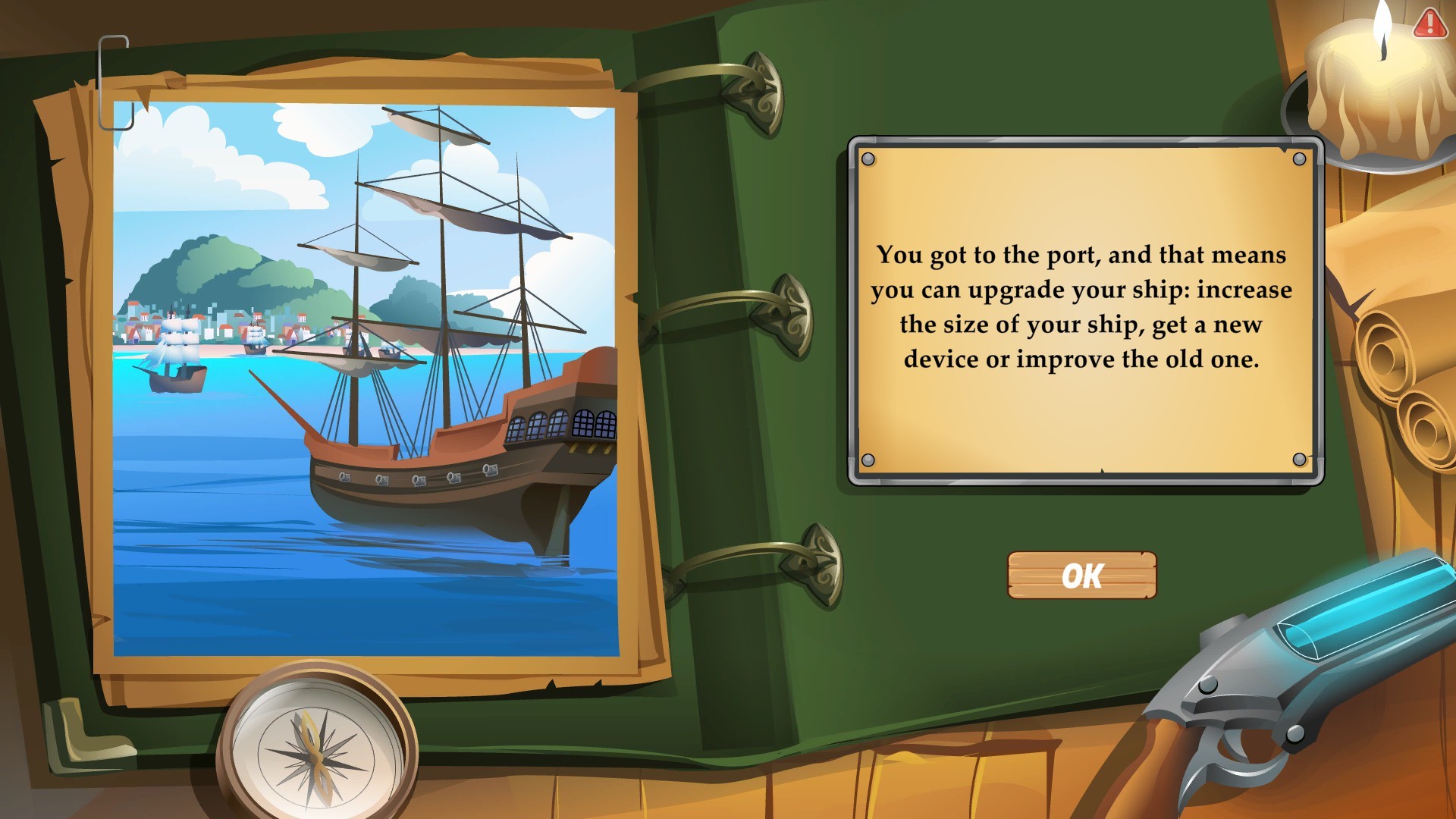This screenshot has height=819, width=1456.
Task: Click the top-left rivet of the message plaque
Action: coord(870,158)
